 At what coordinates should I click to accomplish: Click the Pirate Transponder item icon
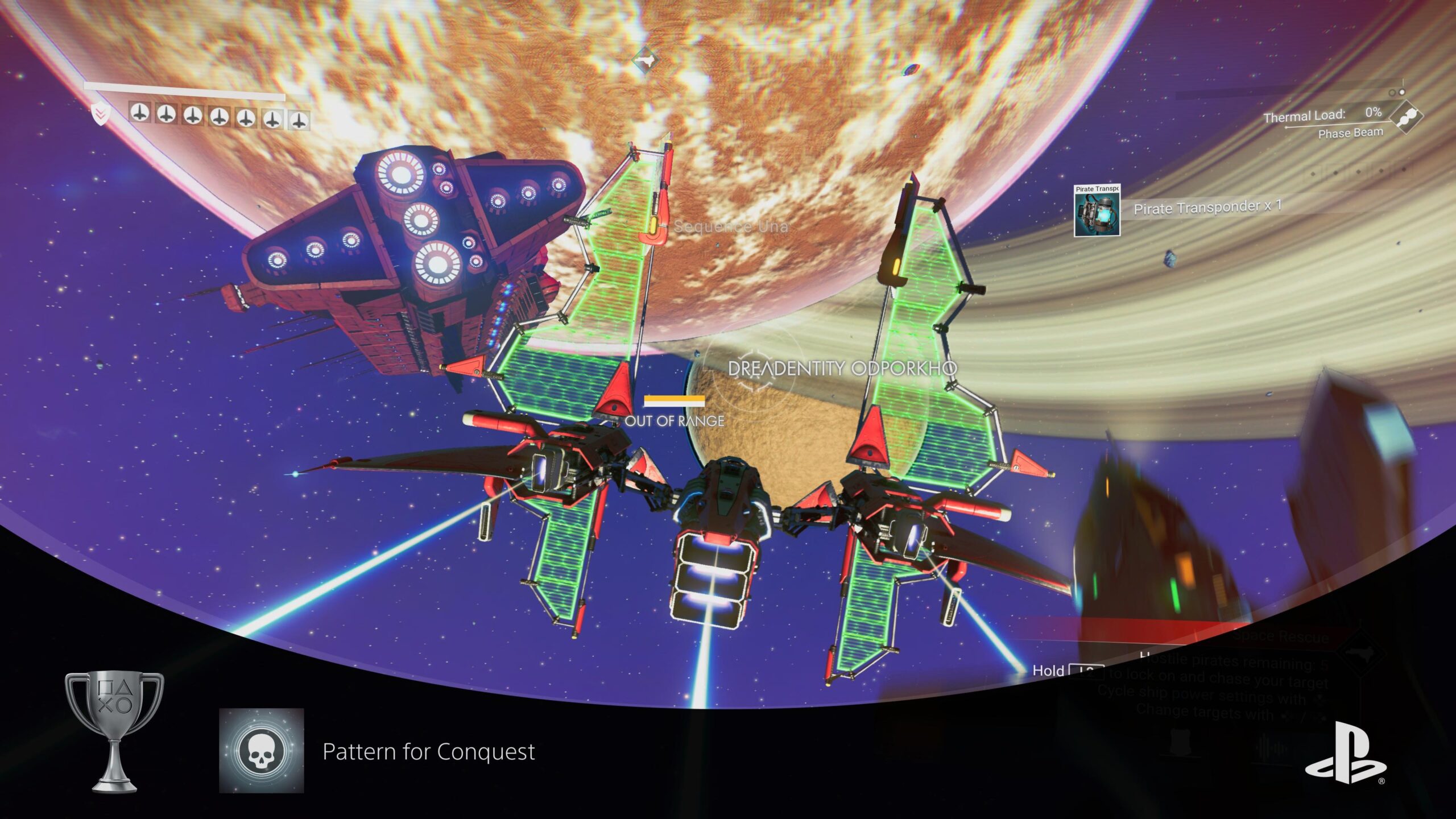pyautogui.click(x=1097, y=210)
